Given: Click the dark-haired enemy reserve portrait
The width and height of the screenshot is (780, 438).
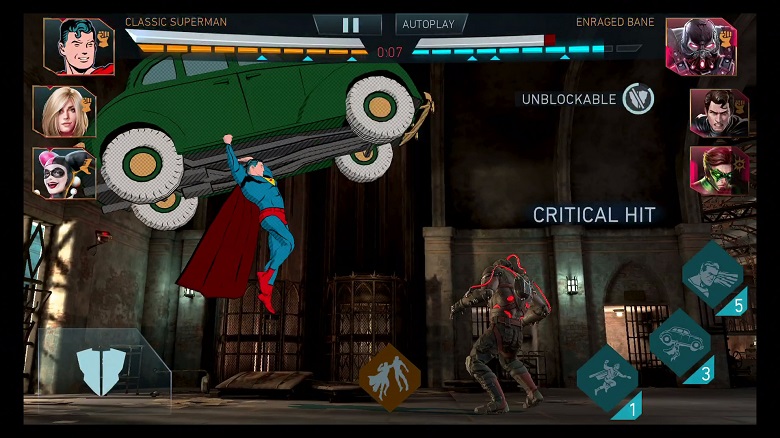Looking at the screenshot, I should (x=718, y=112).
